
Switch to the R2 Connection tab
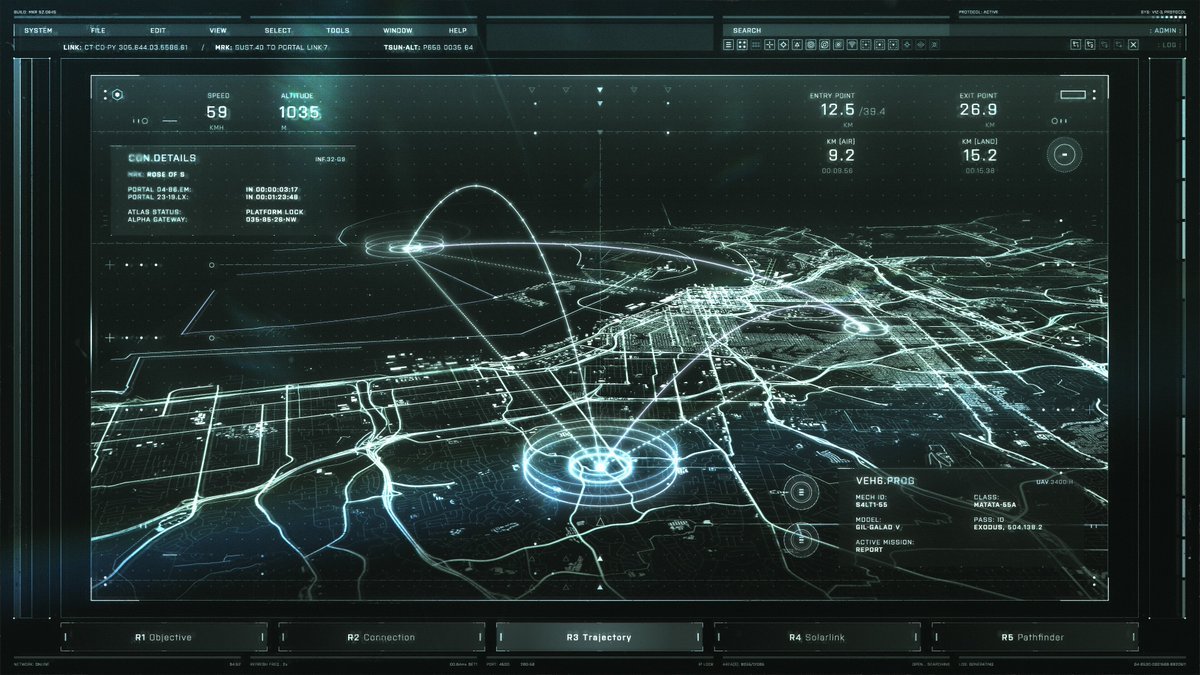pyautogui.click(x=381, y=637)
